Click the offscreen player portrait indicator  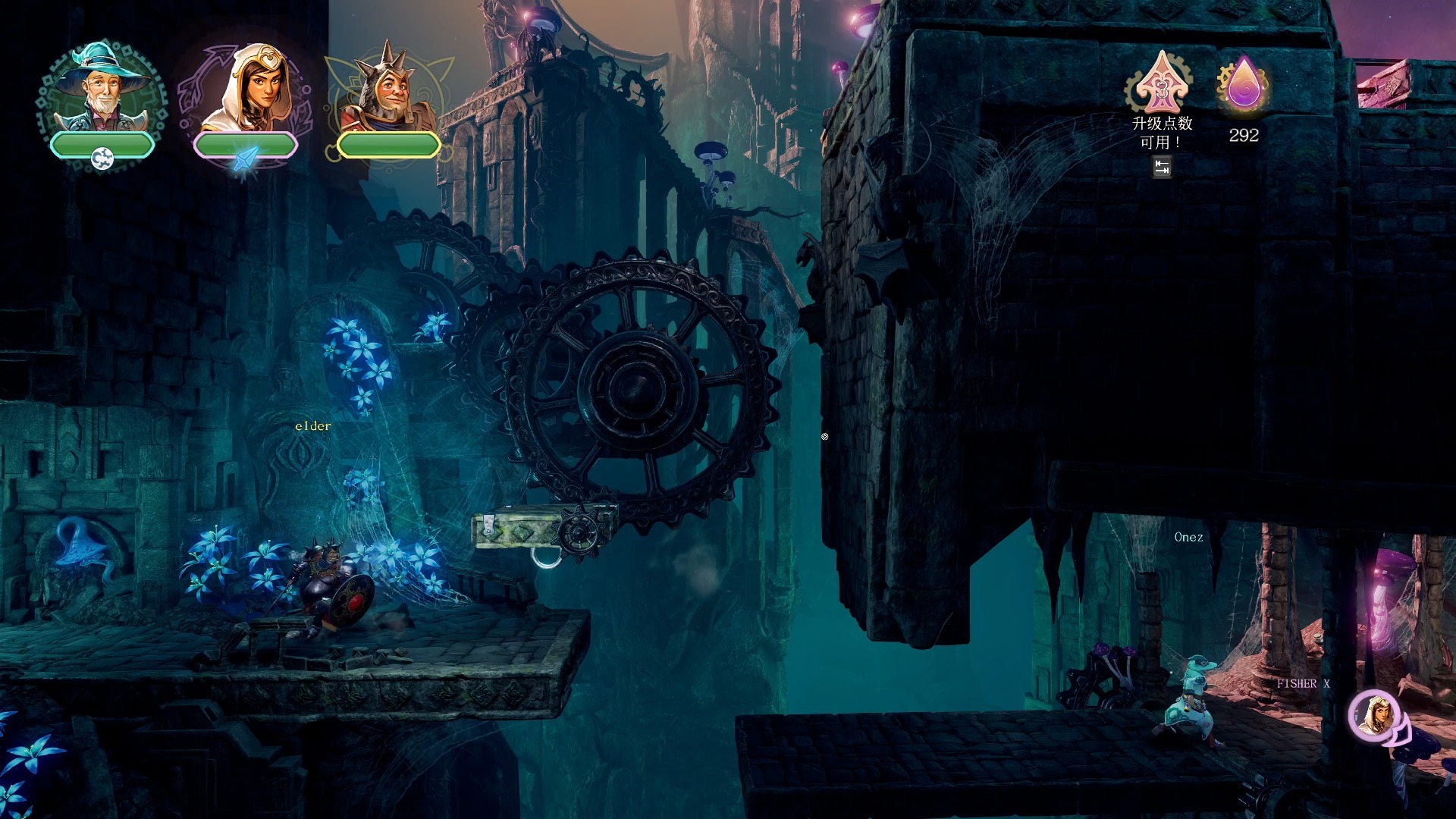1376,715
